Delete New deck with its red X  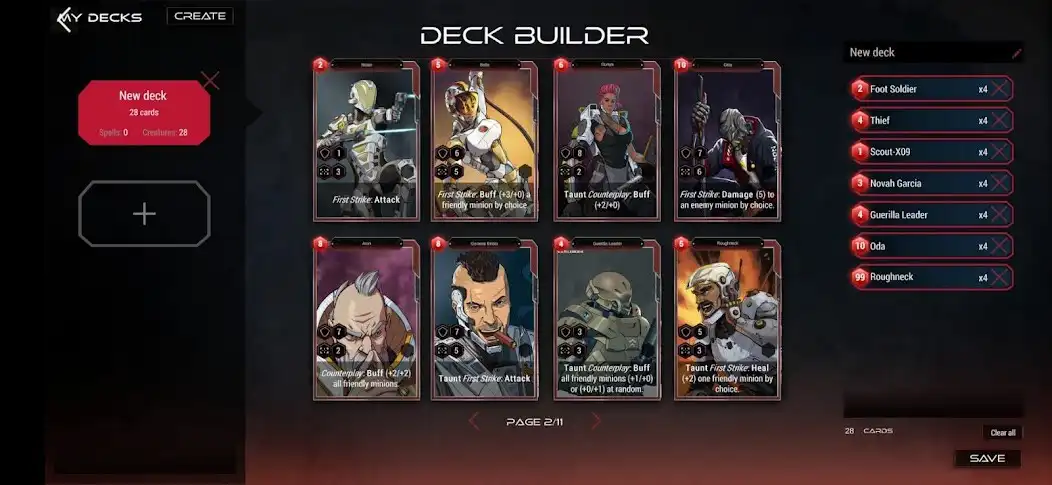[210, 80]
